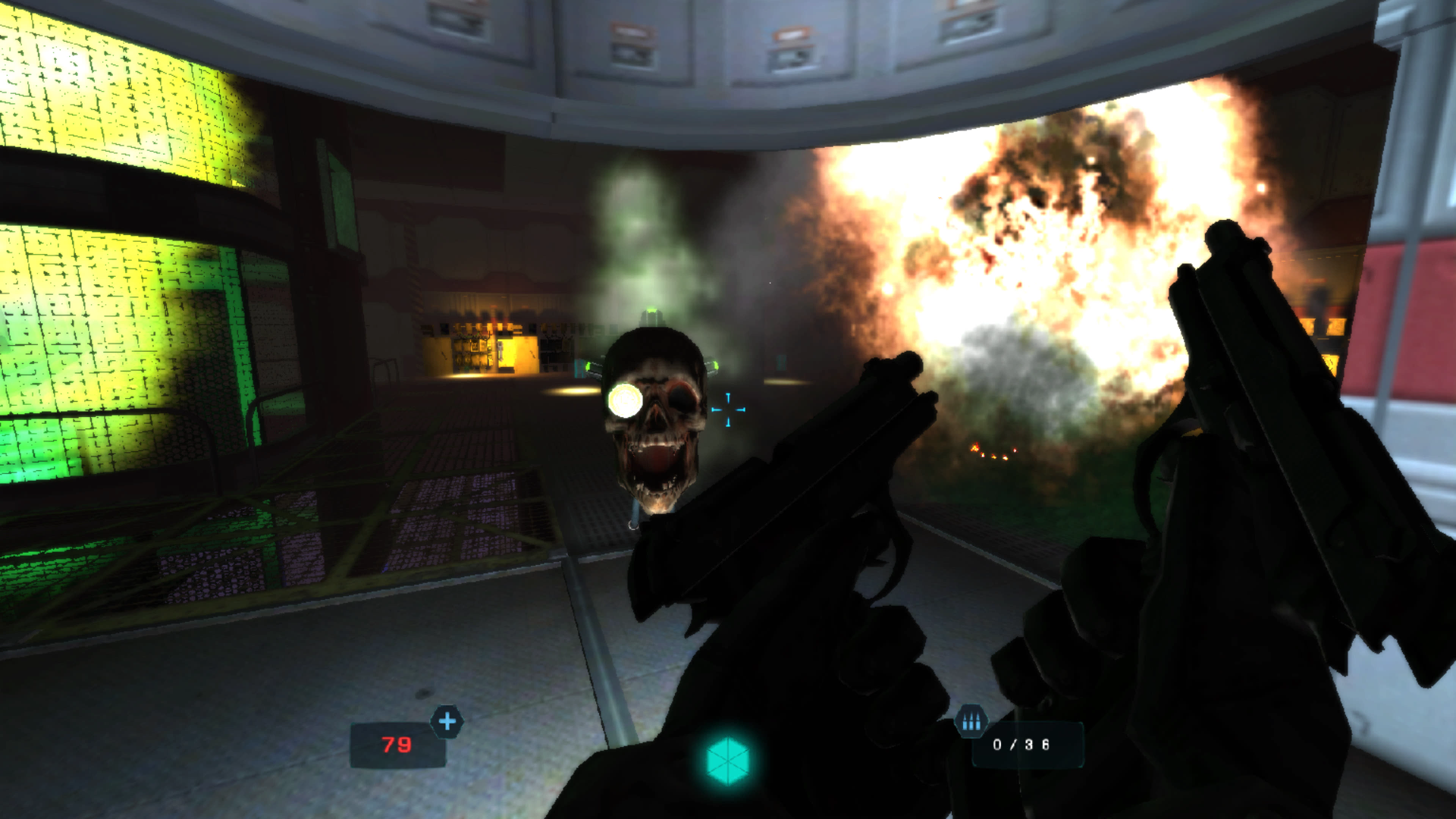
Task: Toggle the hexagon power indicator on
Action: click(729, 761)
